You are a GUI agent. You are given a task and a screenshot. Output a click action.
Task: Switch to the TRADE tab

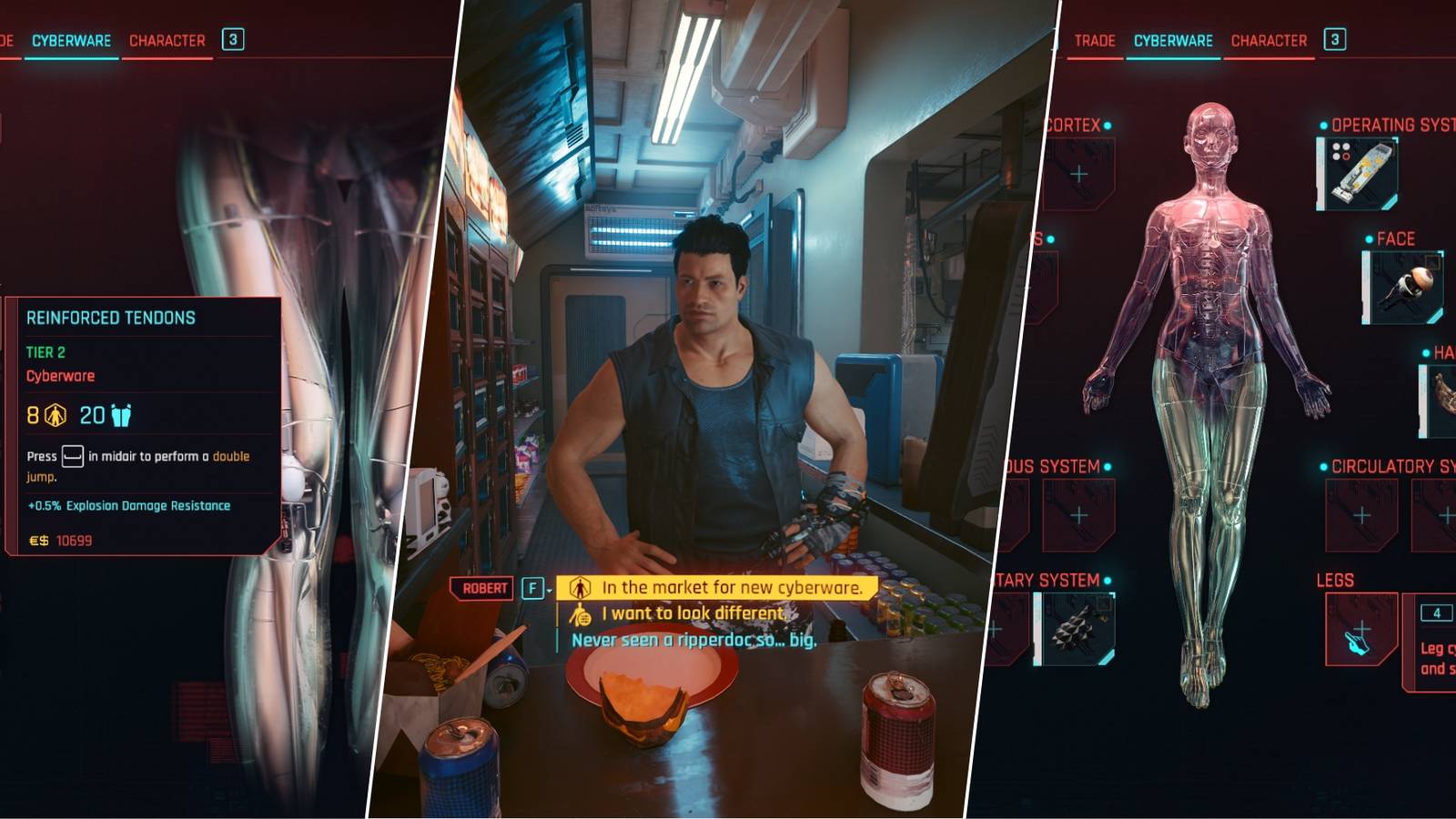tap(1096, 40)
